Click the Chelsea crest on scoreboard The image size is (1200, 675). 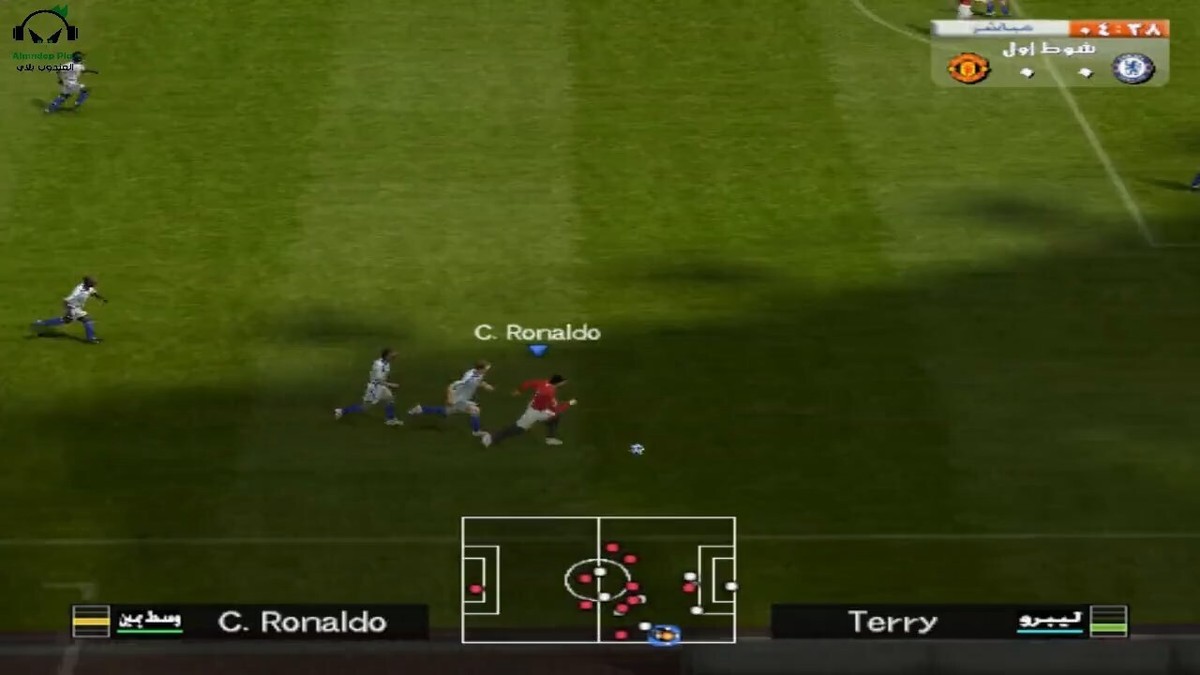[x=1133, y=68]
